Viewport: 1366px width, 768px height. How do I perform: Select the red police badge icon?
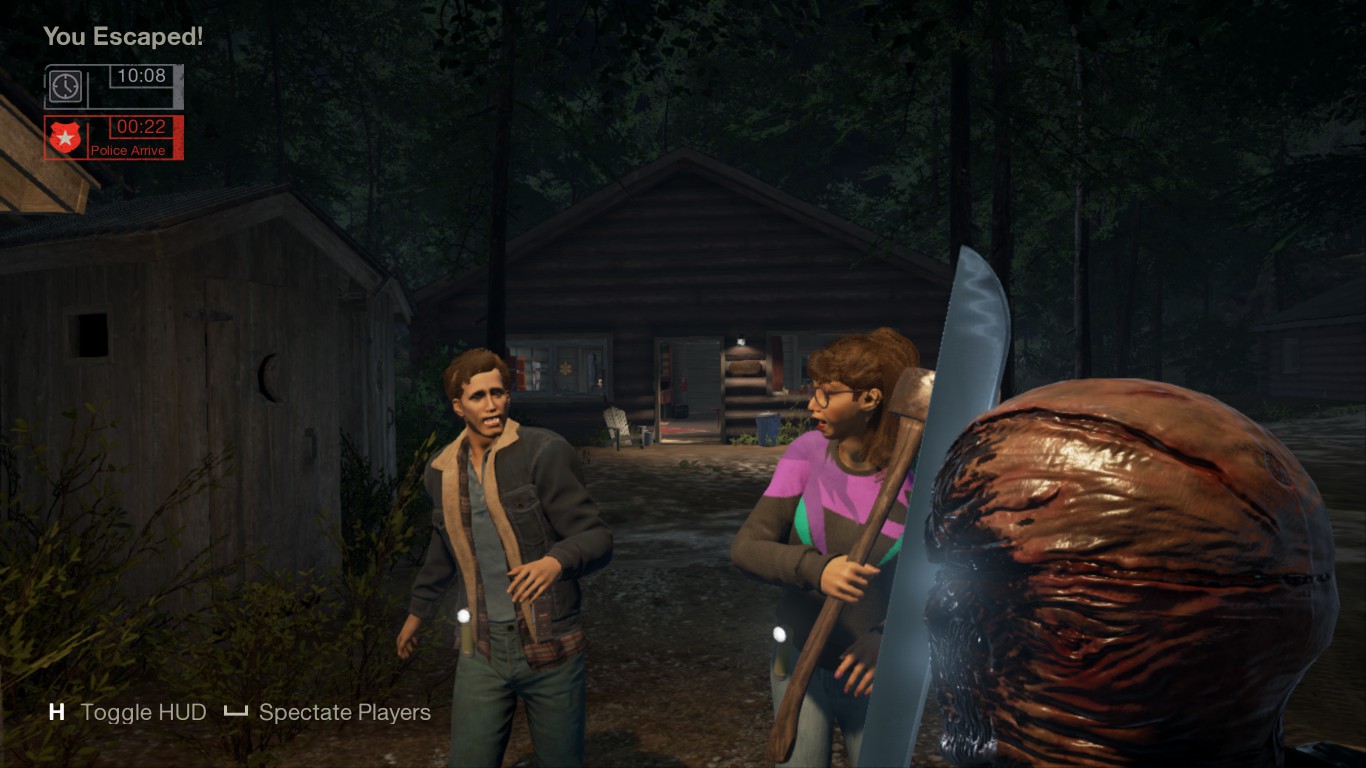coord(65,138)
